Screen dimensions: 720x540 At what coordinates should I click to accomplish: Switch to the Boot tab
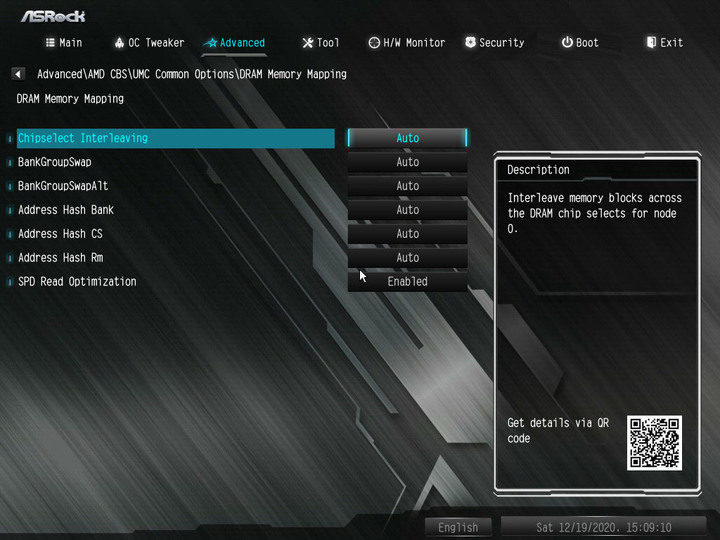pyautogui.click(x=580, y=43)
